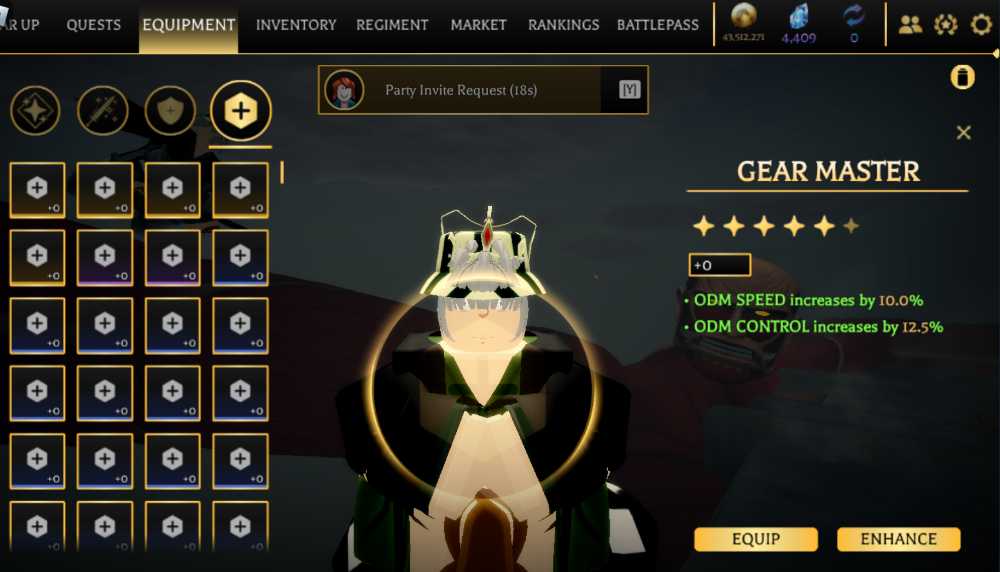Switch to the Inventory tab
The width and height of the screenshot is (1000, 572).
tap(296, 25)
